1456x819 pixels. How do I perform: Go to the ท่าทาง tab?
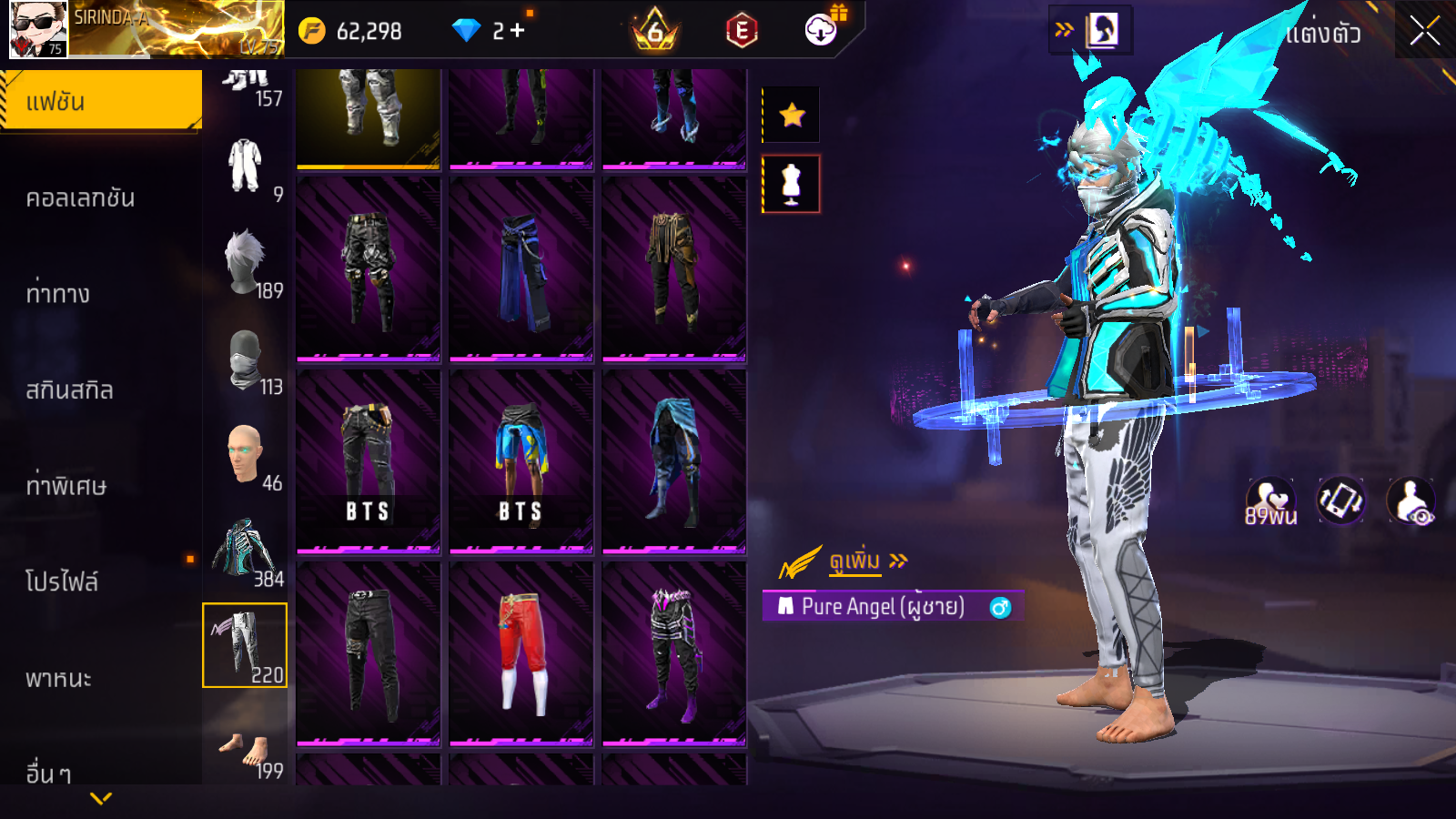tap(58, 294)
